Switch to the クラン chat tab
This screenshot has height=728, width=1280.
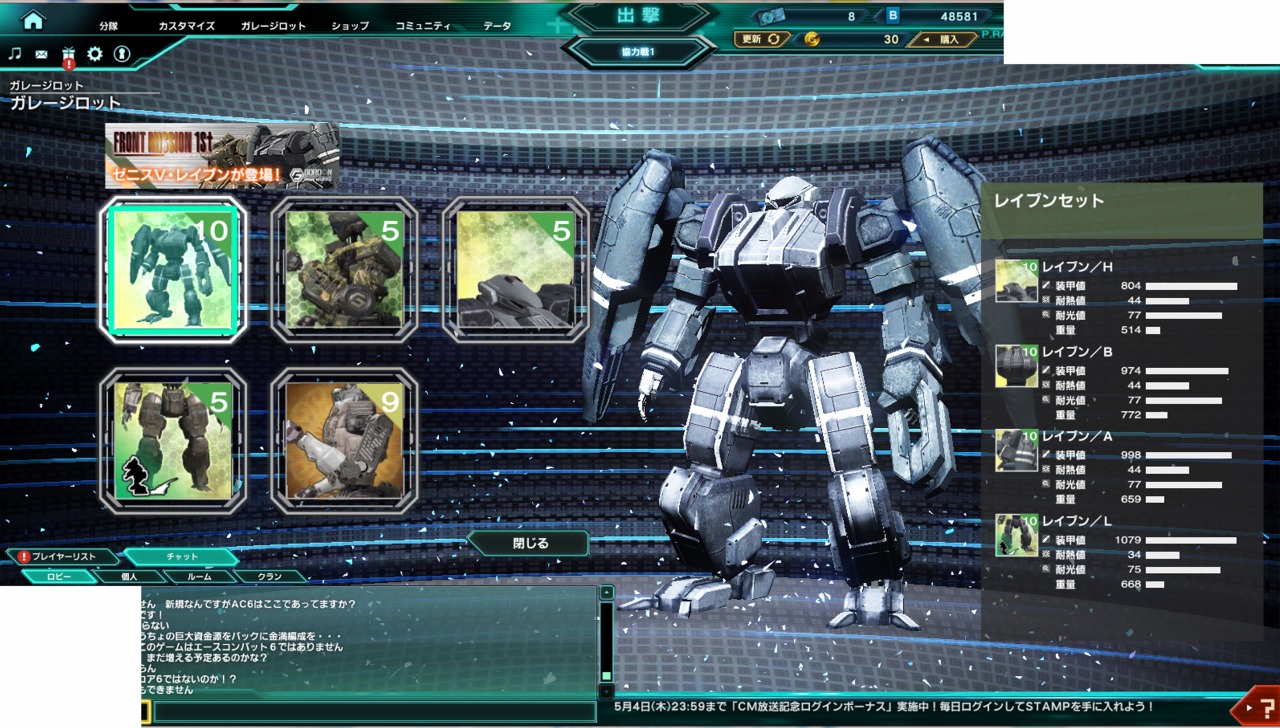pos(270,576)
